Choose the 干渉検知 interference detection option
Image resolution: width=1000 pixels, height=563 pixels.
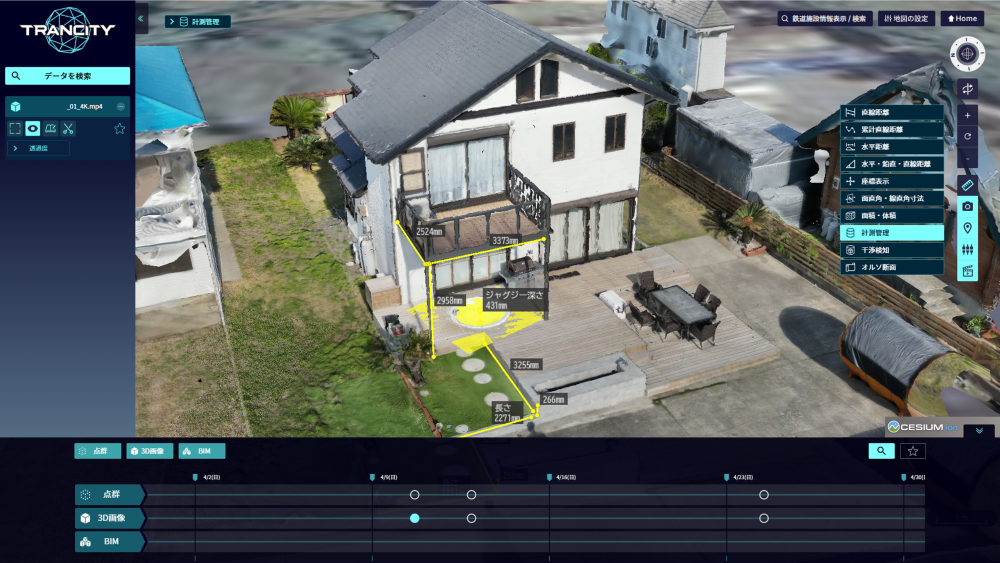tap(893, 250)
